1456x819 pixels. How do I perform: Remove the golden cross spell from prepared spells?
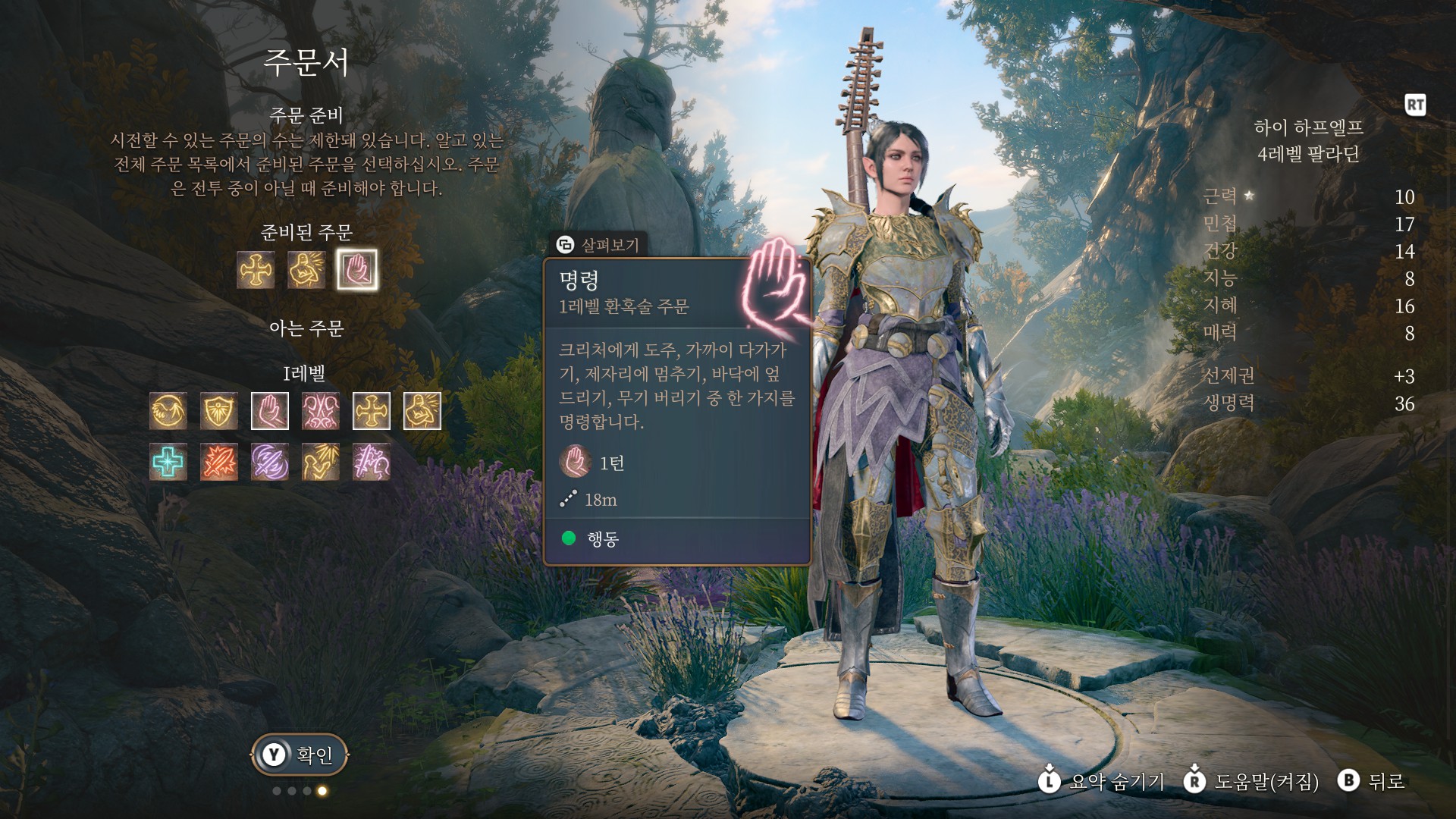tap(256, 270)
